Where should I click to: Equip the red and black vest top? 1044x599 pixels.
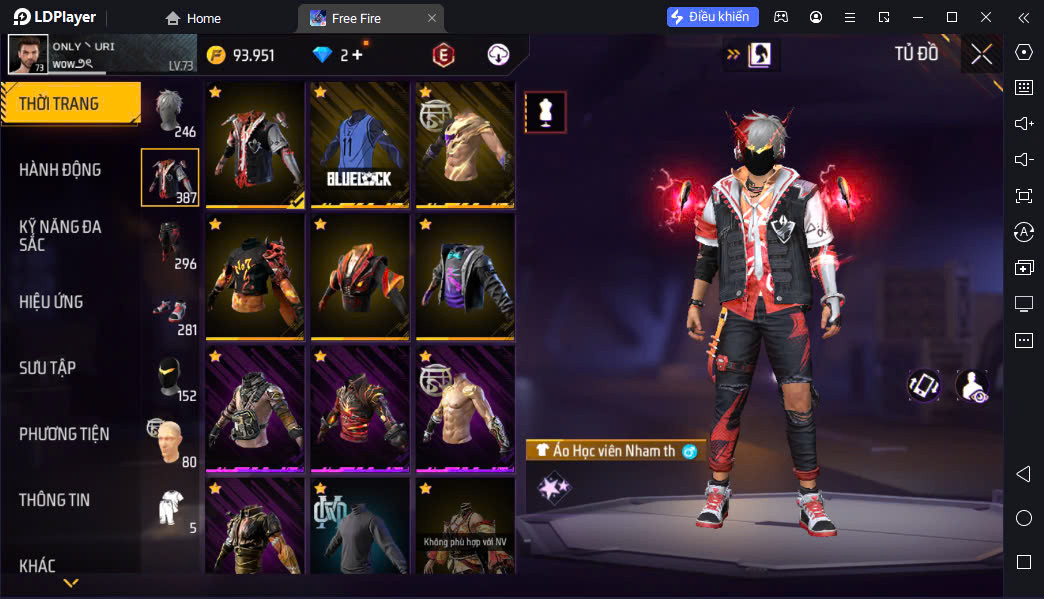pos(255,143)
